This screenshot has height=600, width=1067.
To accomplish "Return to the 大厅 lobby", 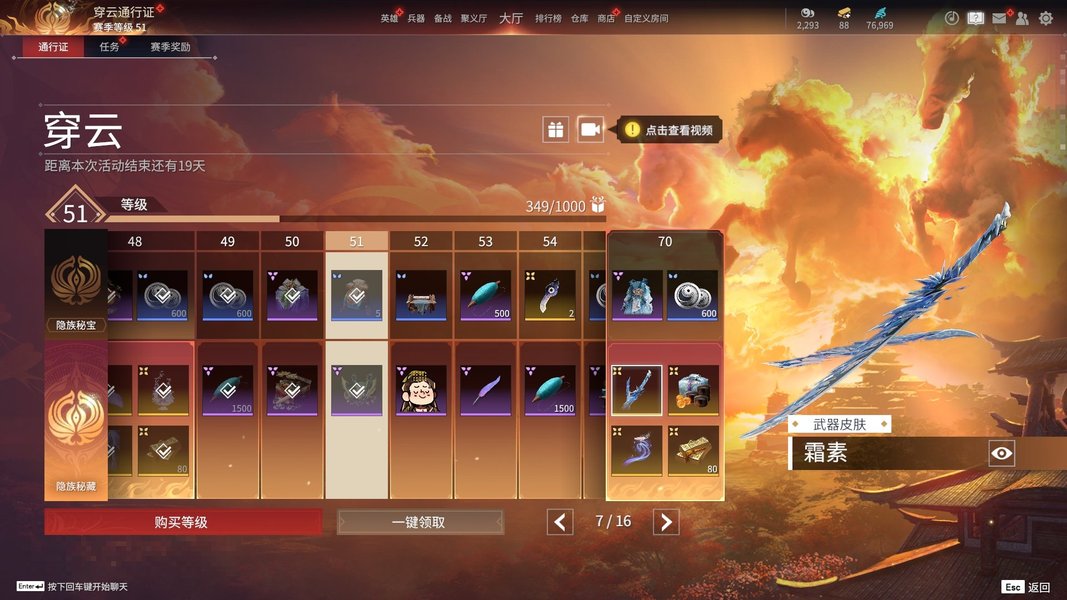I will (510, 18).
